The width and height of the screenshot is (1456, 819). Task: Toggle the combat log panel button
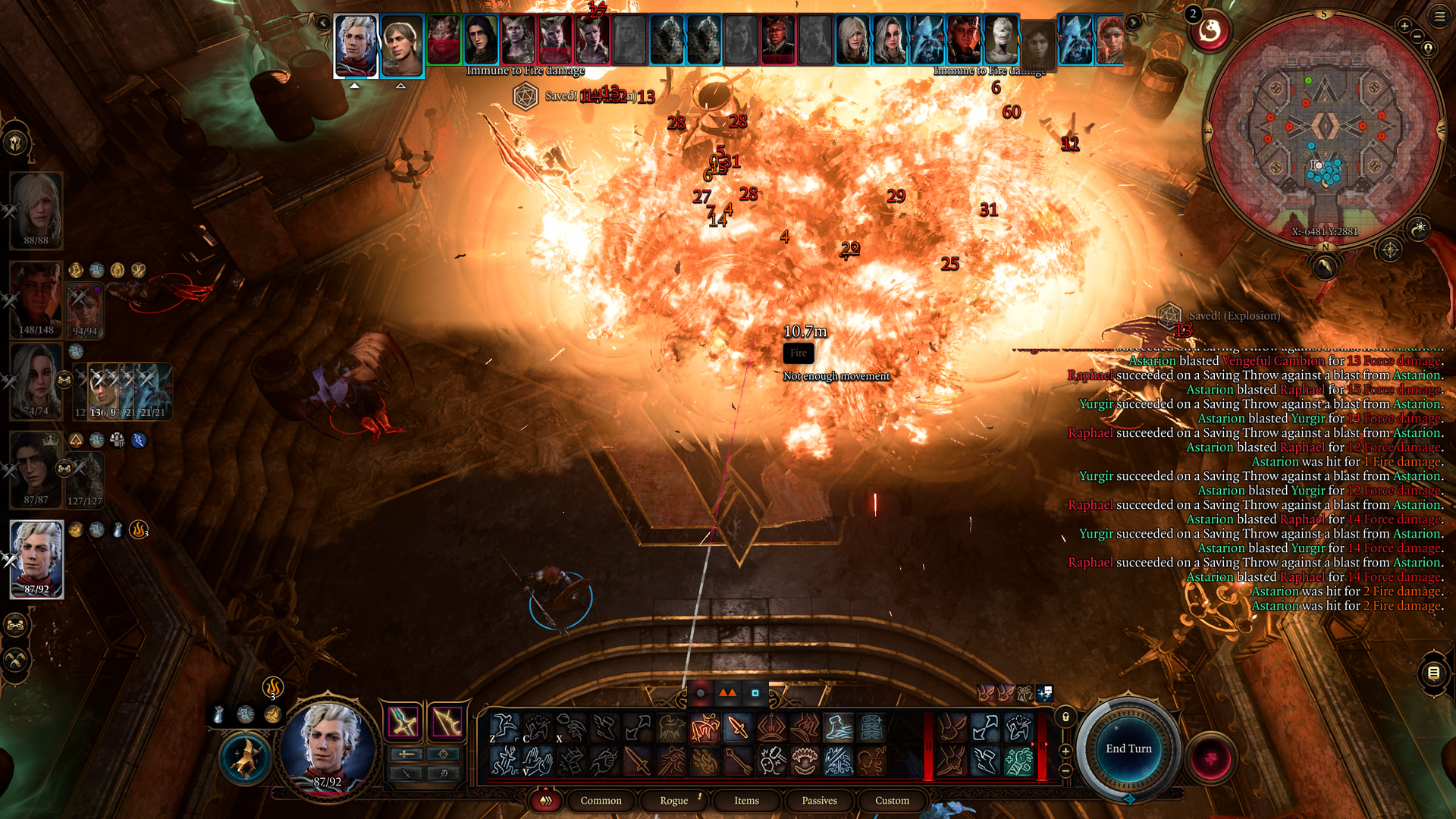pyautogui.click(x=1433, y=673)
